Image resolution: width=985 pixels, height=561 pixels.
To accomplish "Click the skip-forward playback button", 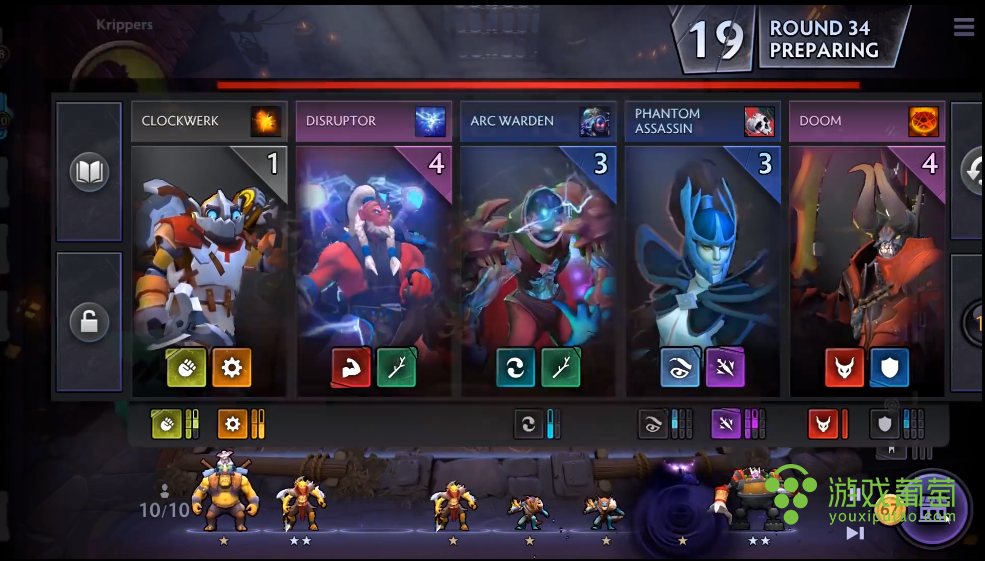I will click(855, 533).
